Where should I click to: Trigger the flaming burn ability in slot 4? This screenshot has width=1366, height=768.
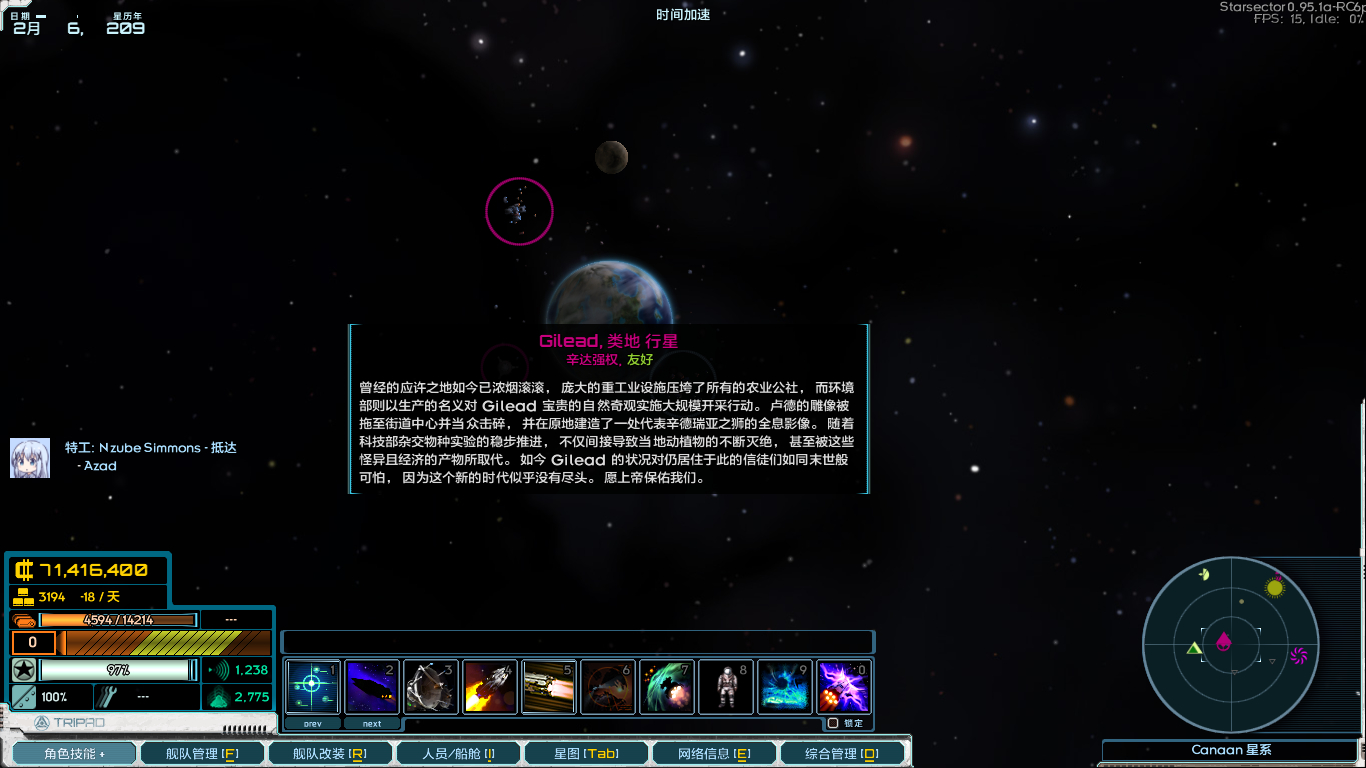click(x=489, y=686)
